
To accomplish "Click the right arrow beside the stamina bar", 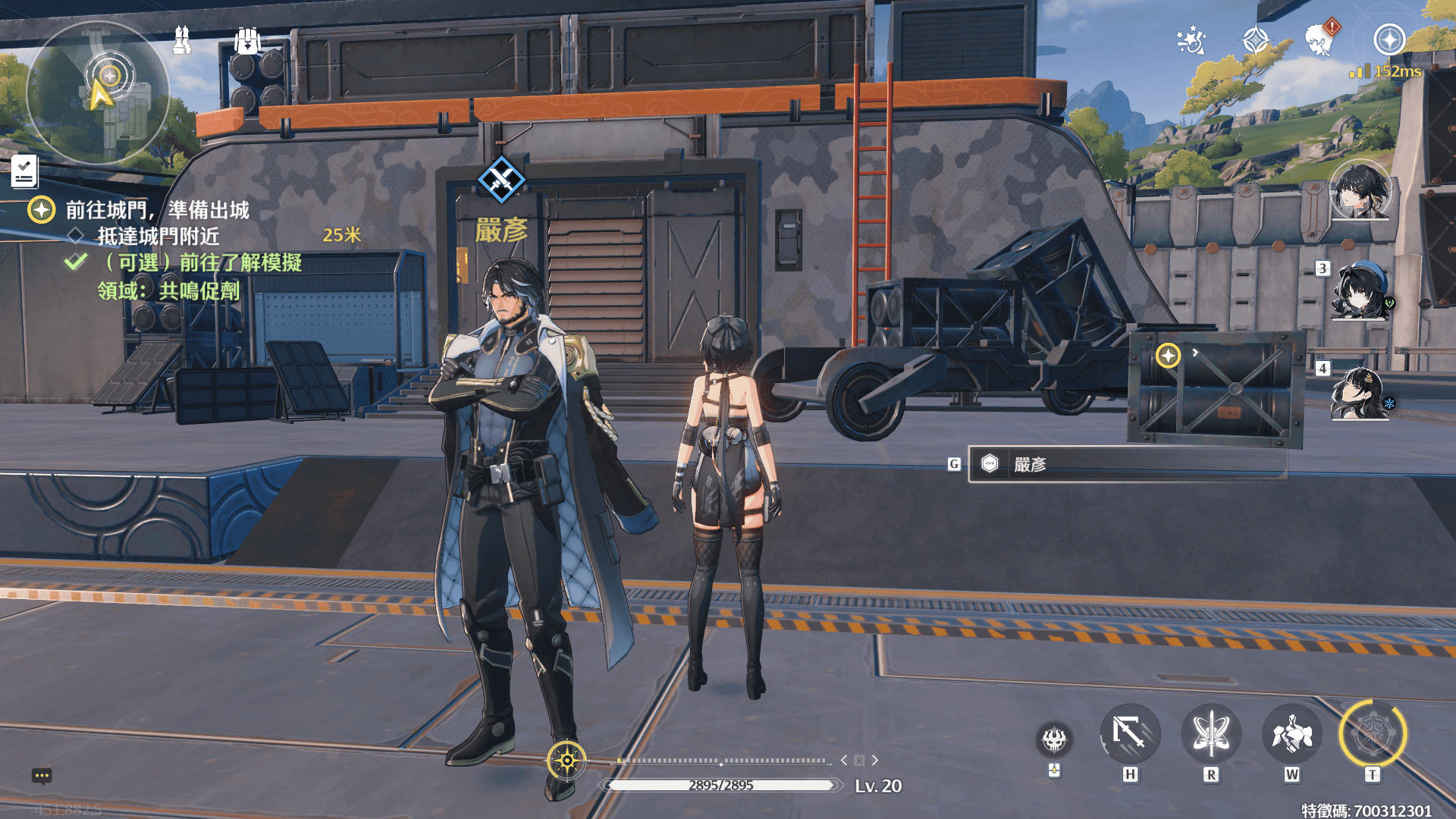I will (x=875, y=760).
